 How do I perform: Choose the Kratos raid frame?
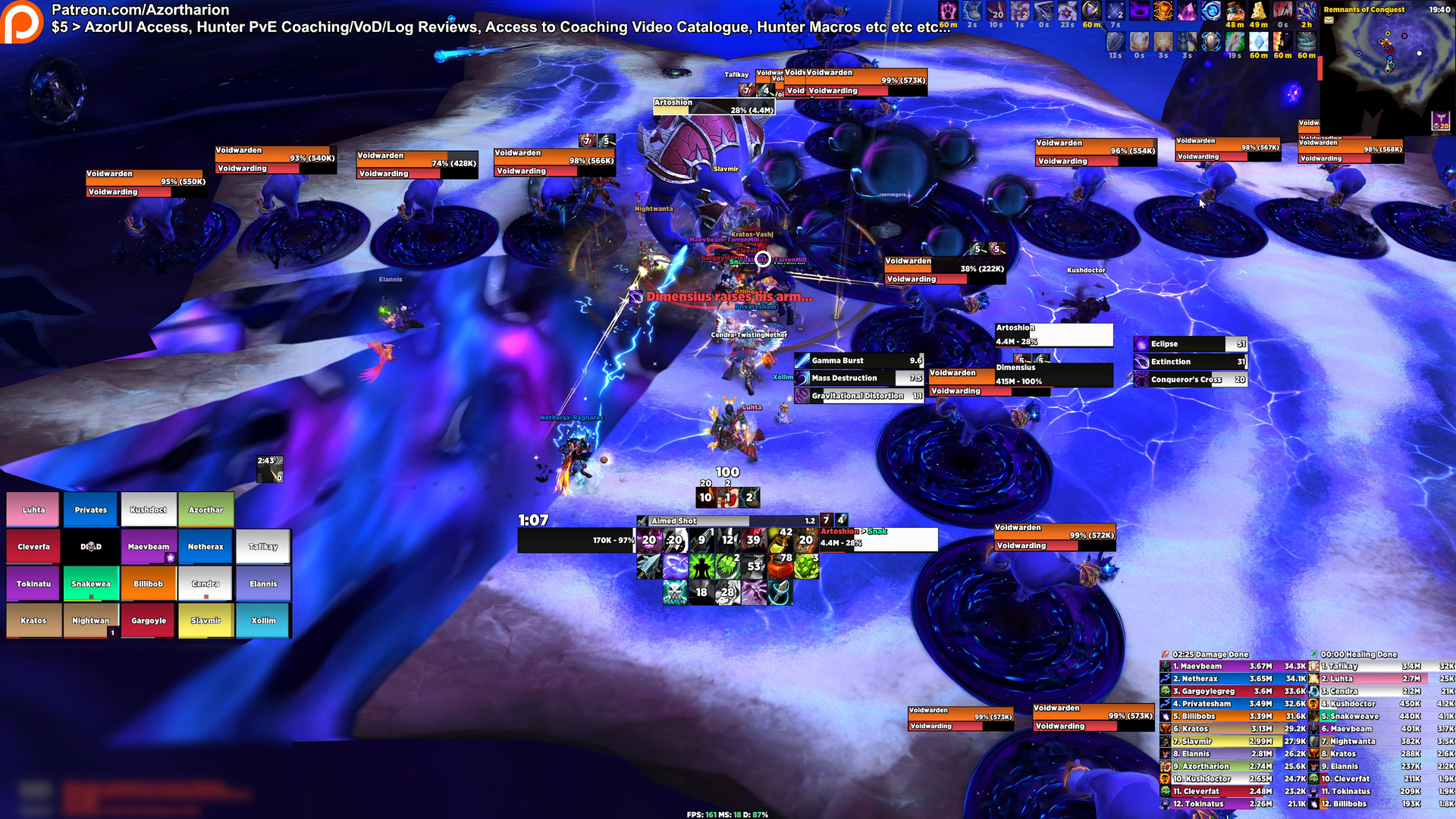(34, 620)
